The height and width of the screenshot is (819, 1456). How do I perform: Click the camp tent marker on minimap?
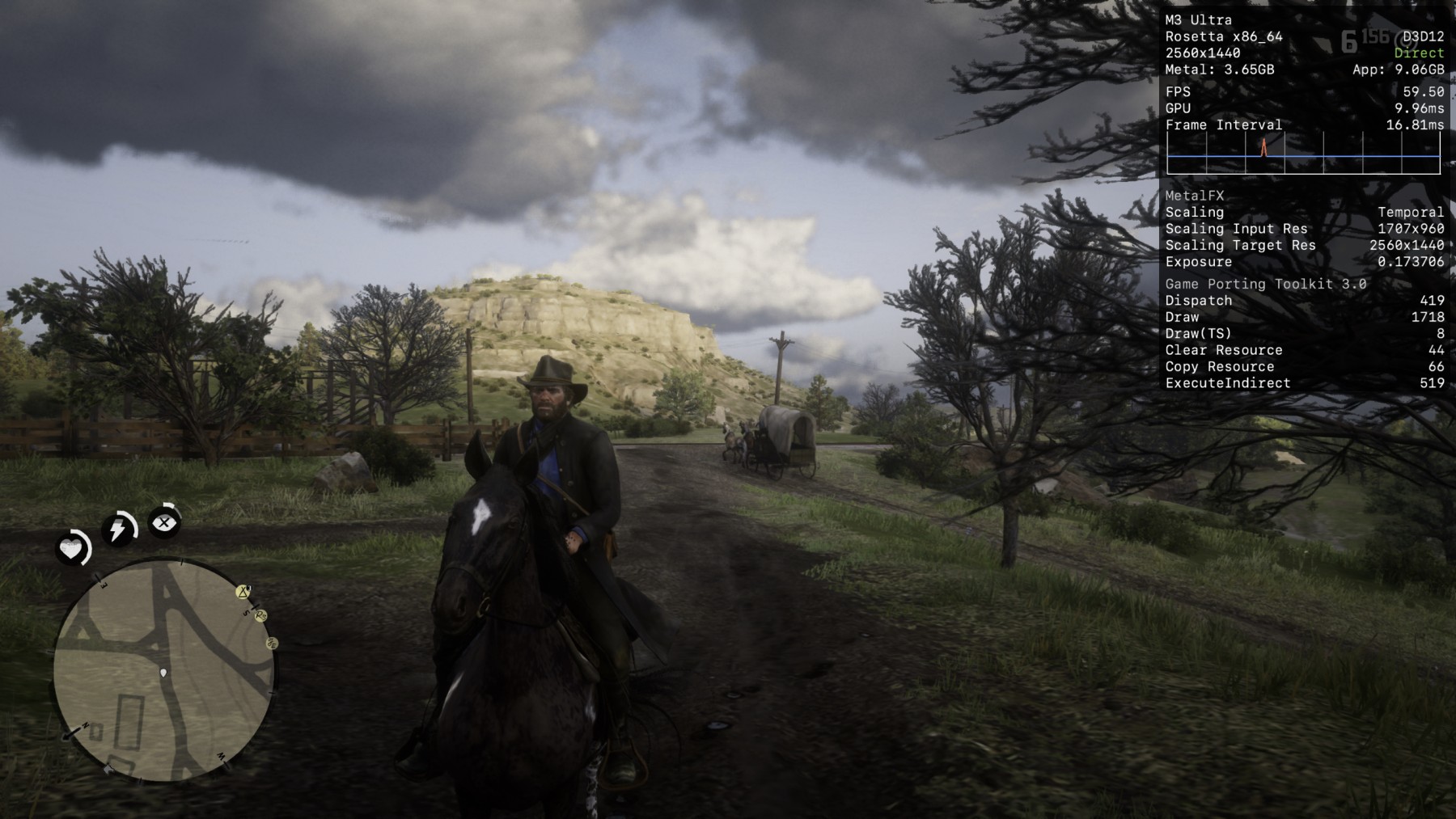pyautogui.click(x=243, y=593)
